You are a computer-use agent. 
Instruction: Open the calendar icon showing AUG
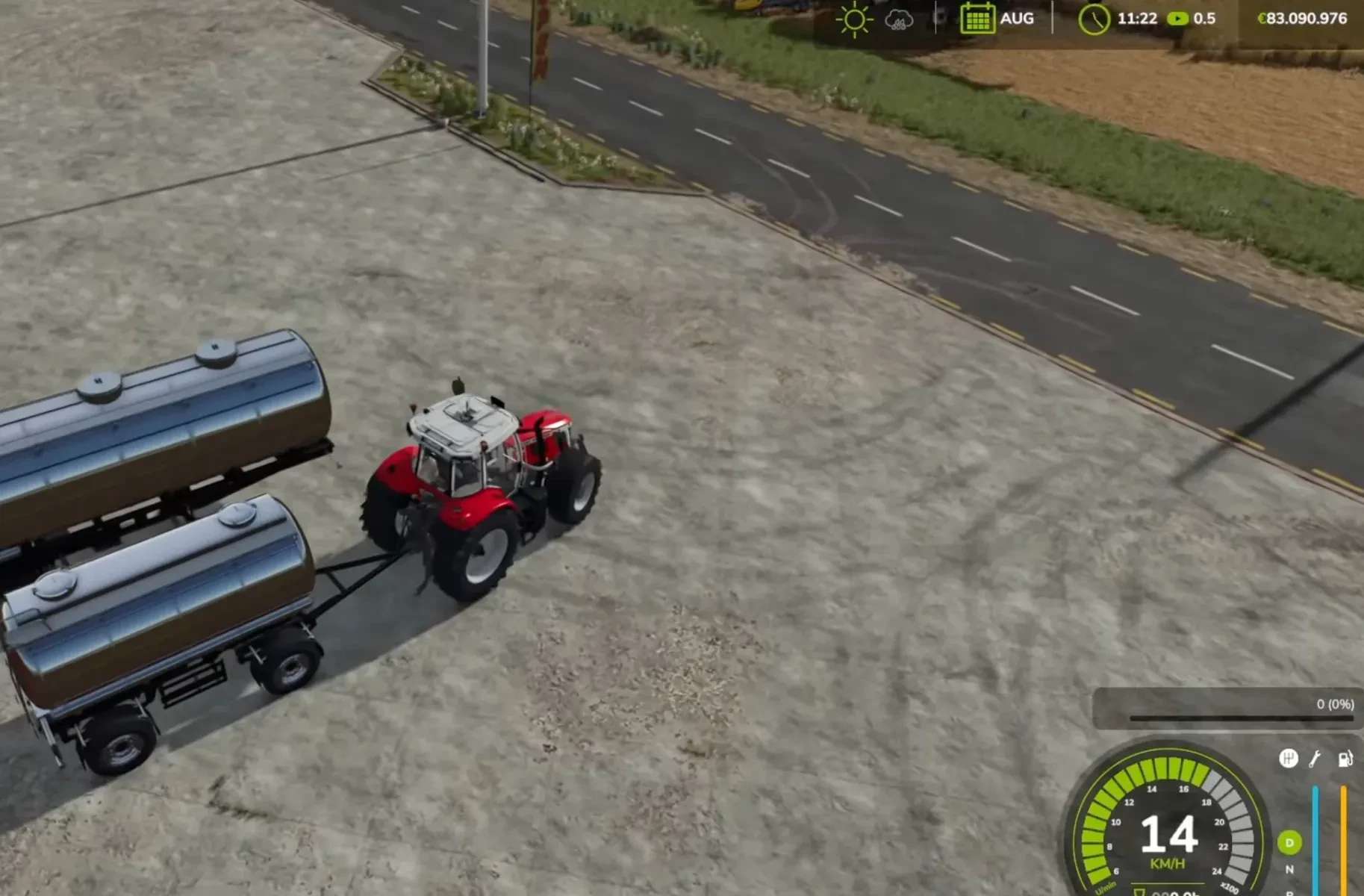(x=977, y=19)
